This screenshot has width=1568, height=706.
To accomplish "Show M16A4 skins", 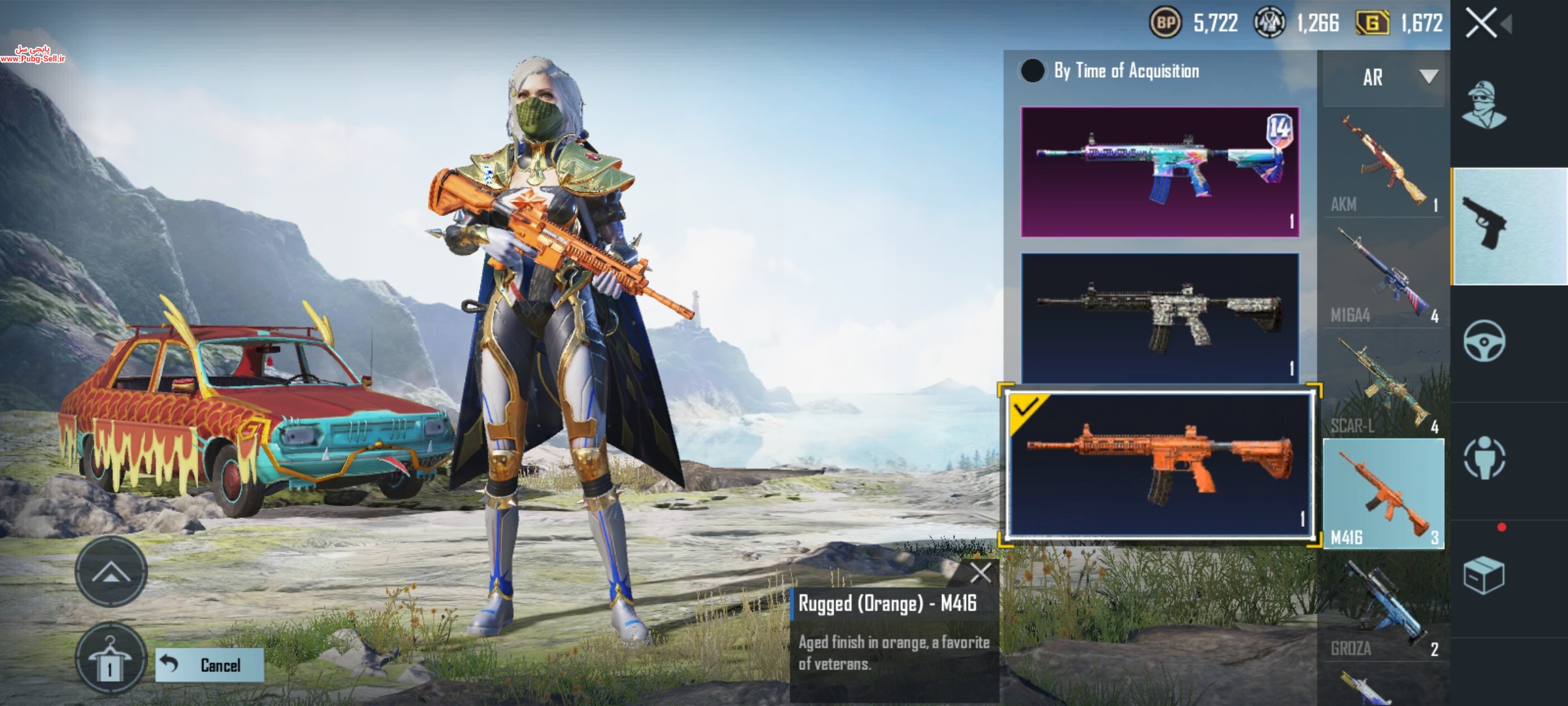I will pos(1384,275).
